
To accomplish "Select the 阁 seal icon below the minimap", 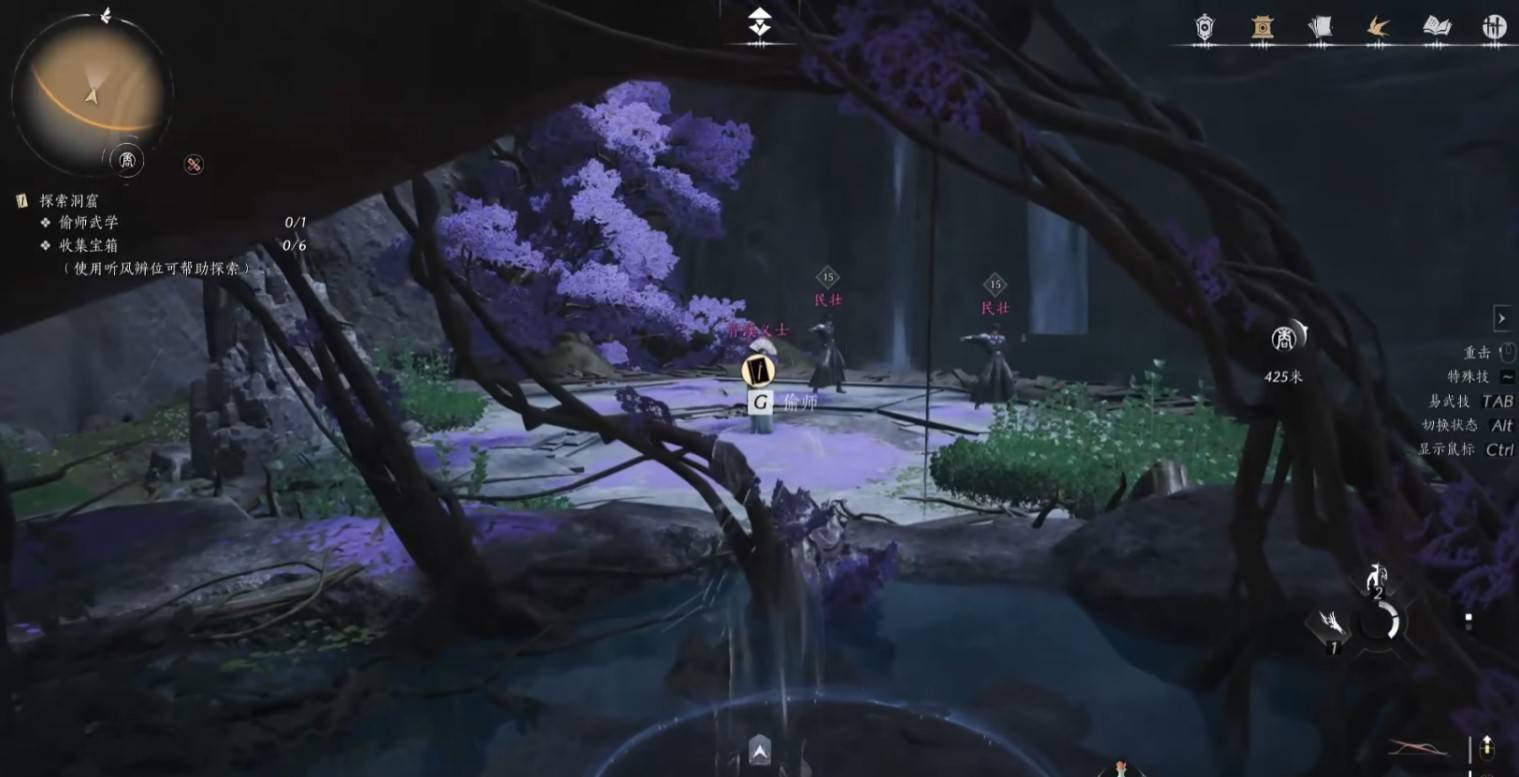I will (x=128, y=160).
